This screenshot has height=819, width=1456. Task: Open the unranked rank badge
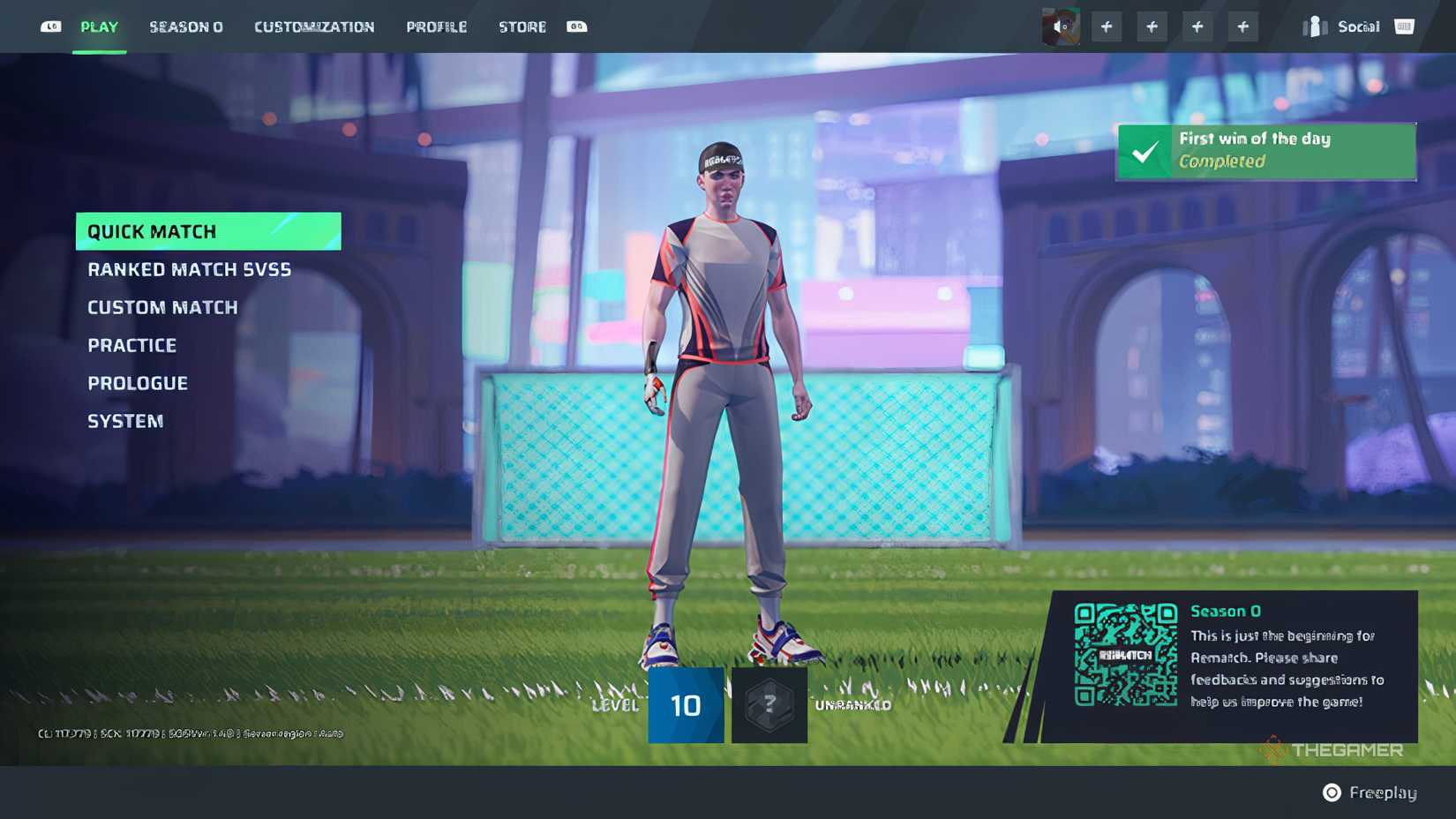769,705
